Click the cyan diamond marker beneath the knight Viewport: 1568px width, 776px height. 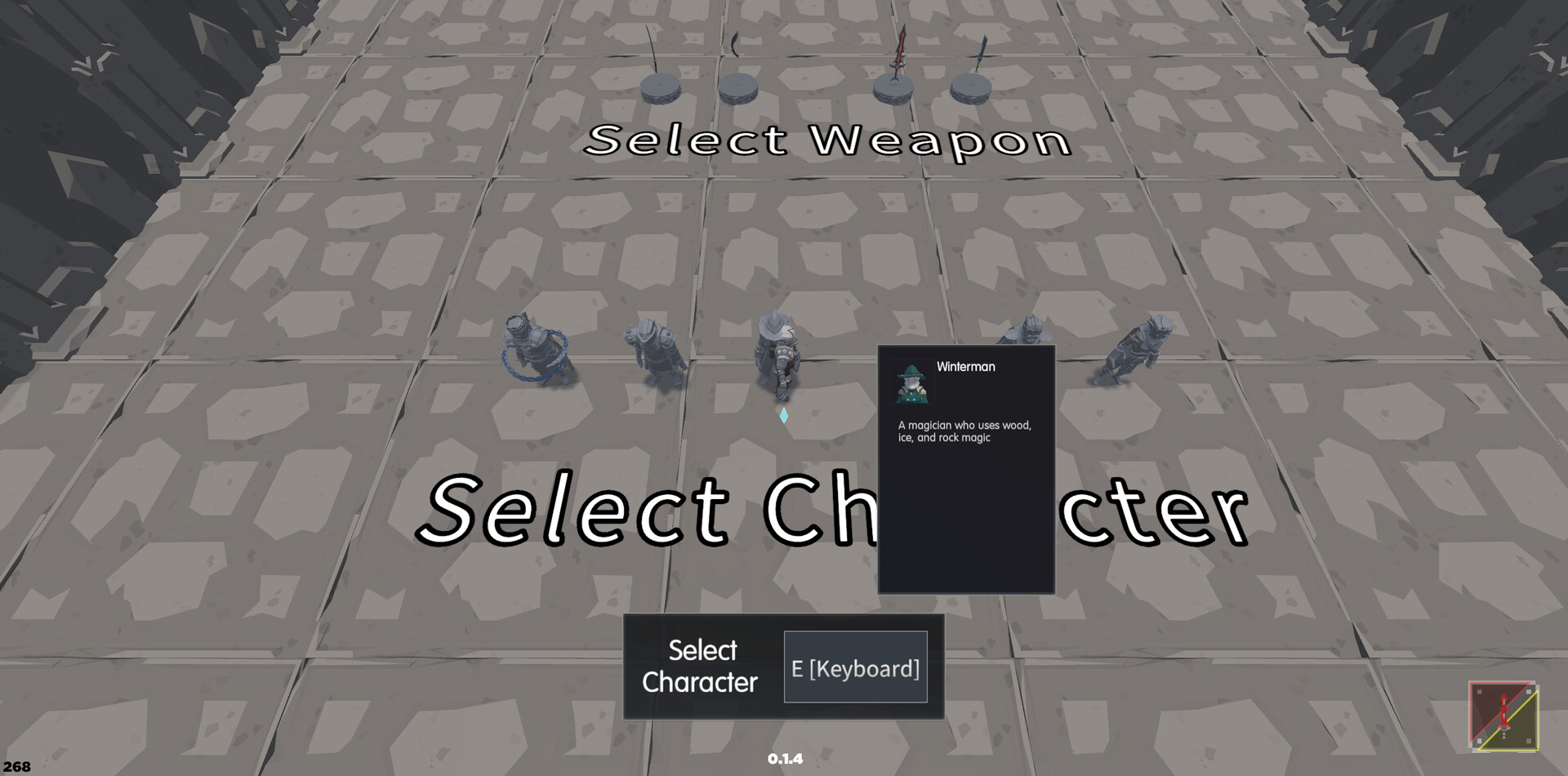tap(782, 414)
